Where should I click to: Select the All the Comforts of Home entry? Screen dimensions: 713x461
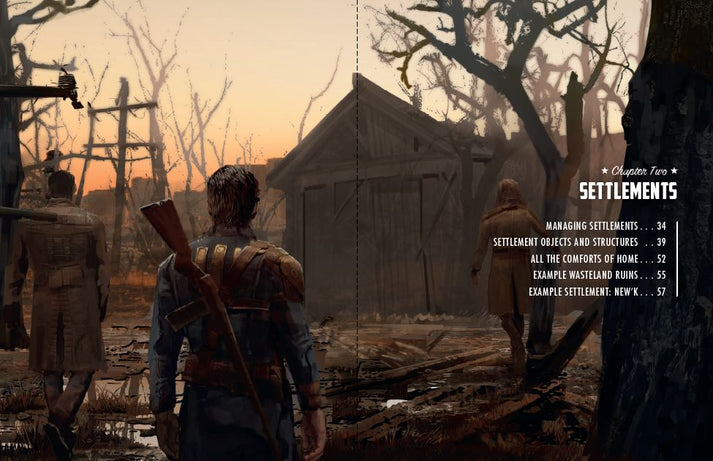(x=598, y=259)
